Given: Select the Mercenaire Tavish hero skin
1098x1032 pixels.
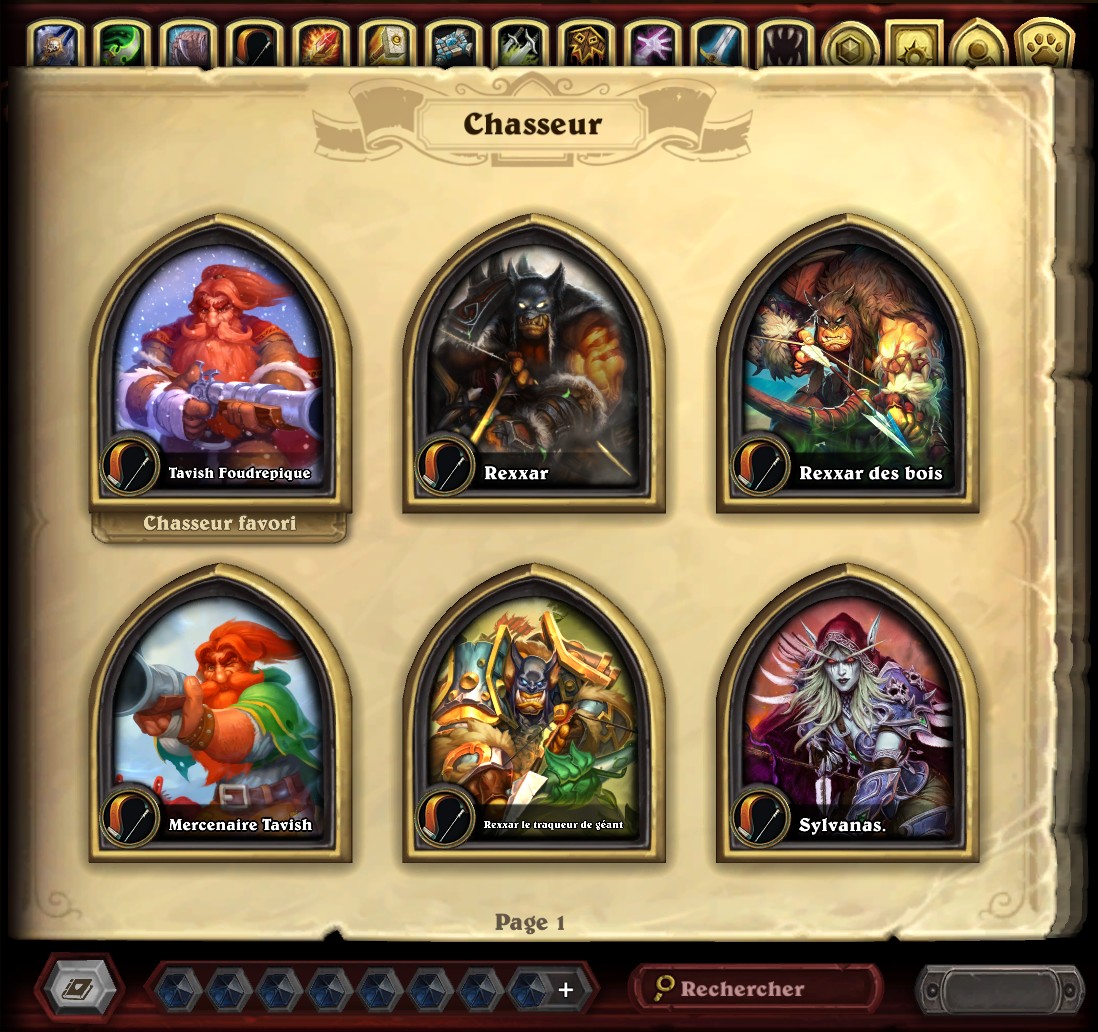Looking at the screenshot, I should pos(220,715).
